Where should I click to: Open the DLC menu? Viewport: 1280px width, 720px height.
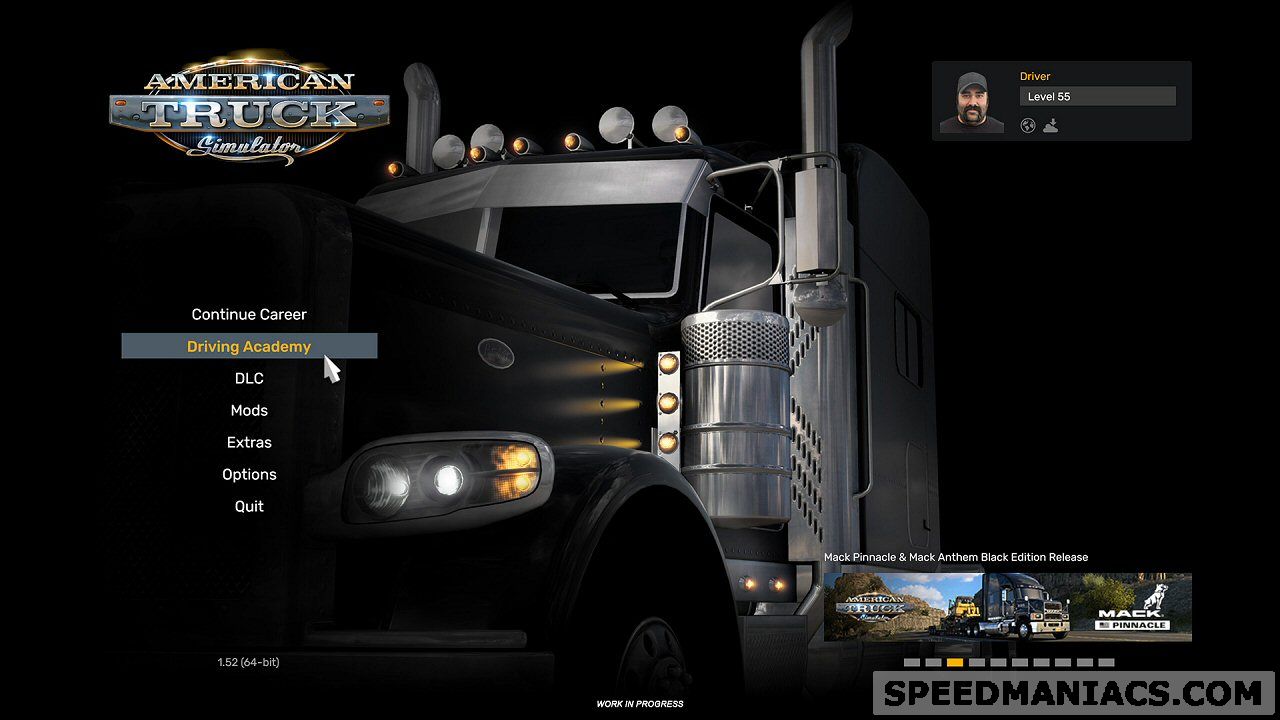tap(249, 378)
